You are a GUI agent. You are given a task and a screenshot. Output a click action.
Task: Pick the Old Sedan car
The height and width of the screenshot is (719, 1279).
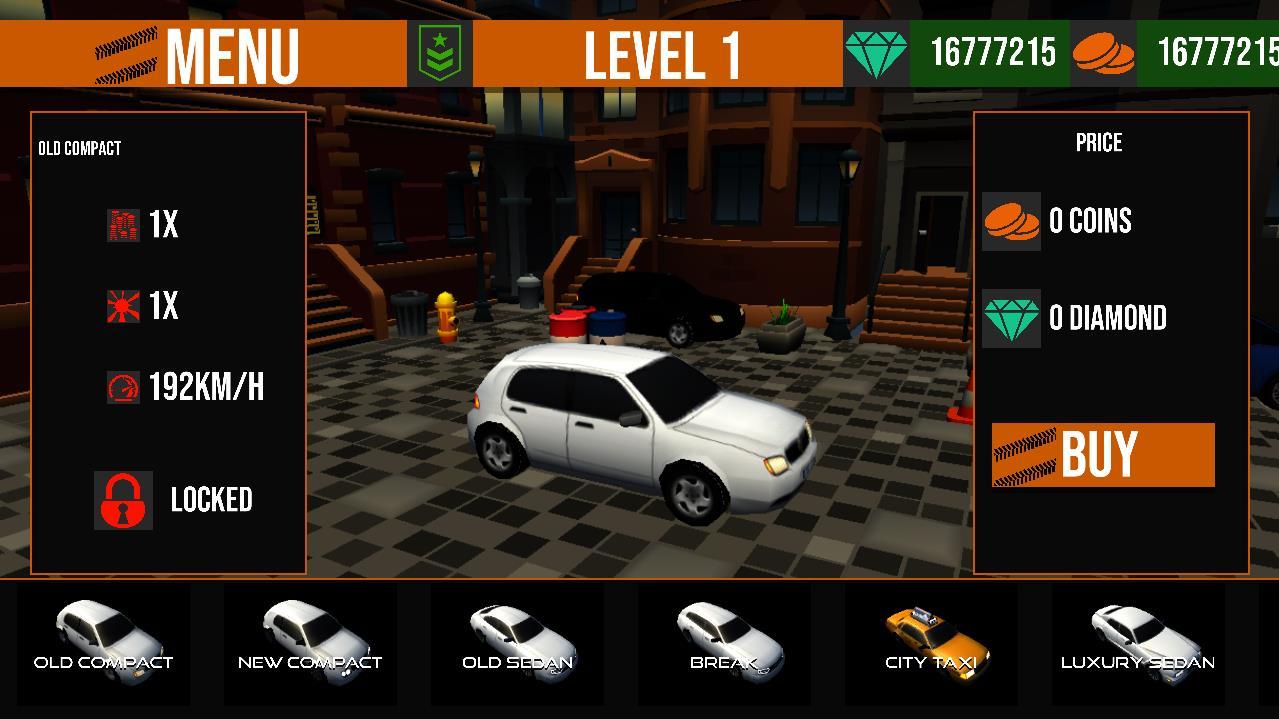[518, 640]
